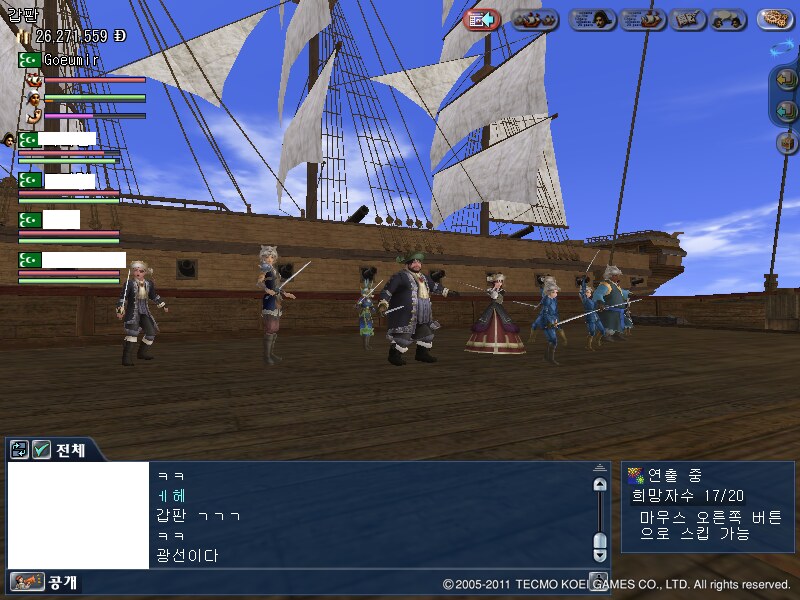The height and width of the screenshot is (600, 800).
Task: Switch the chat tab labeled 전체
Action: pos(70,450)
